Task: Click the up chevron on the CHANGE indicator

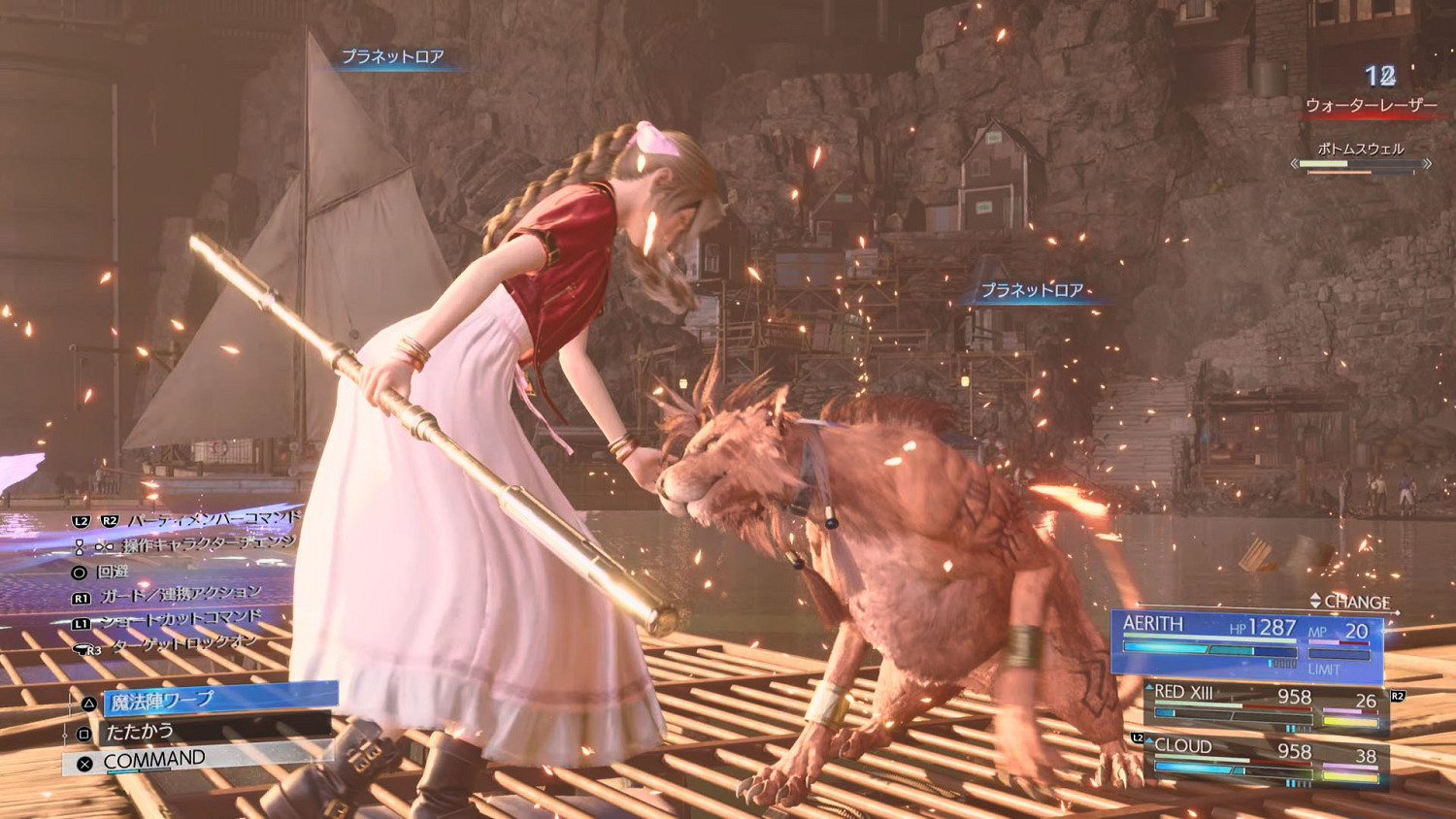Action: pyautogui.click(x=1315, y=597)
